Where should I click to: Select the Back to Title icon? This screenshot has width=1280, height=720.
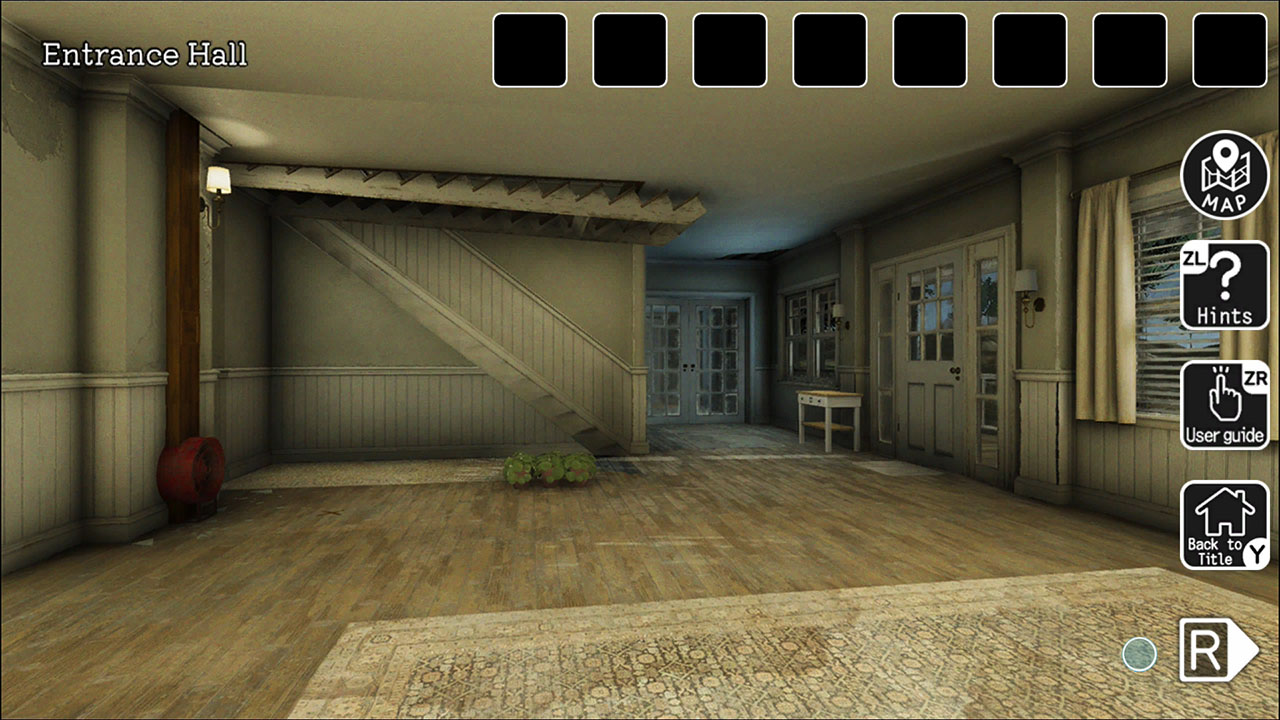1224,522
